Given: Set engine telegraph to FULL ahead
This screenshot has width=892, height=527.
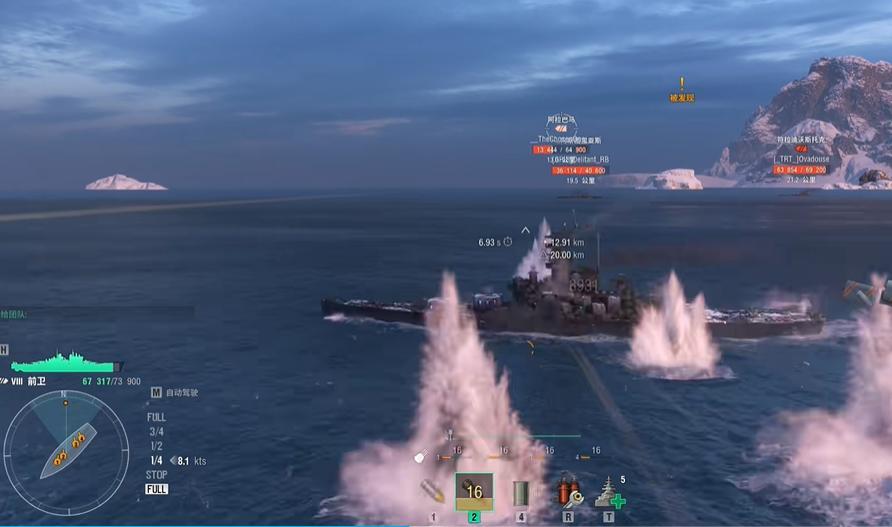Looking at the screenshot, I should coord(156,417).
